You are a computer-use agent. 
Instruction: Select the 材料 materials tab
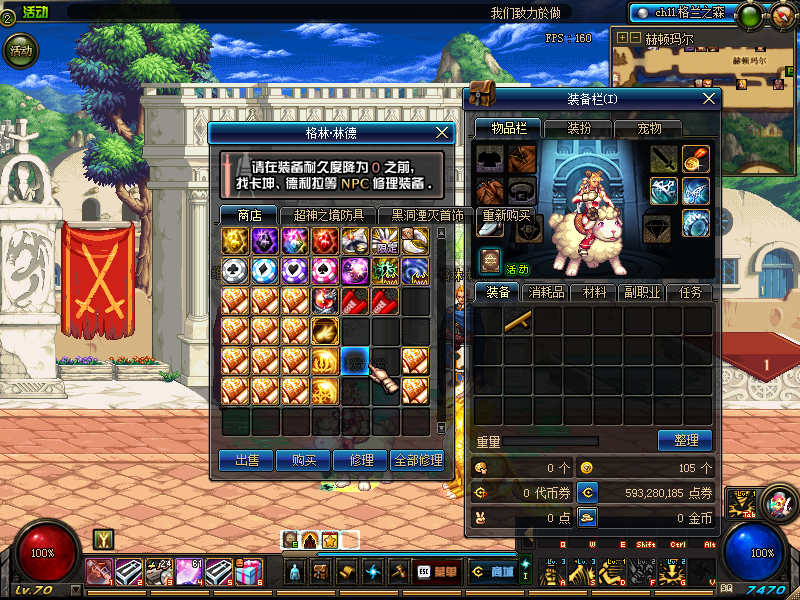[595, 293]
